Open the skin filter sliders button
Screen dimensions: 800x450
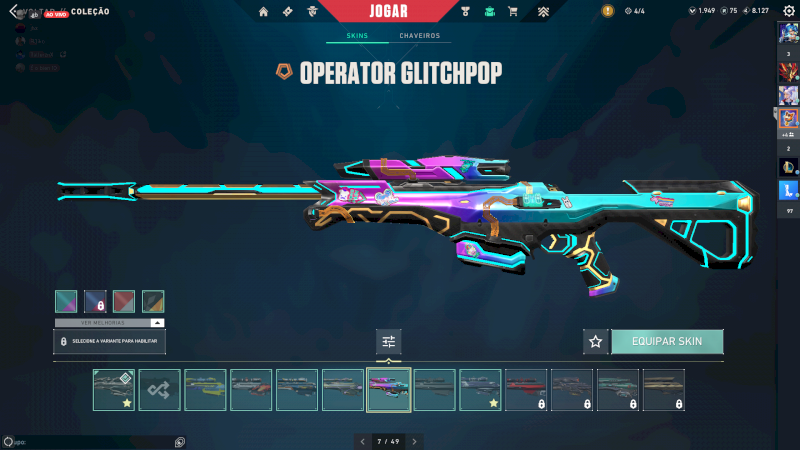tap(389, 342)
